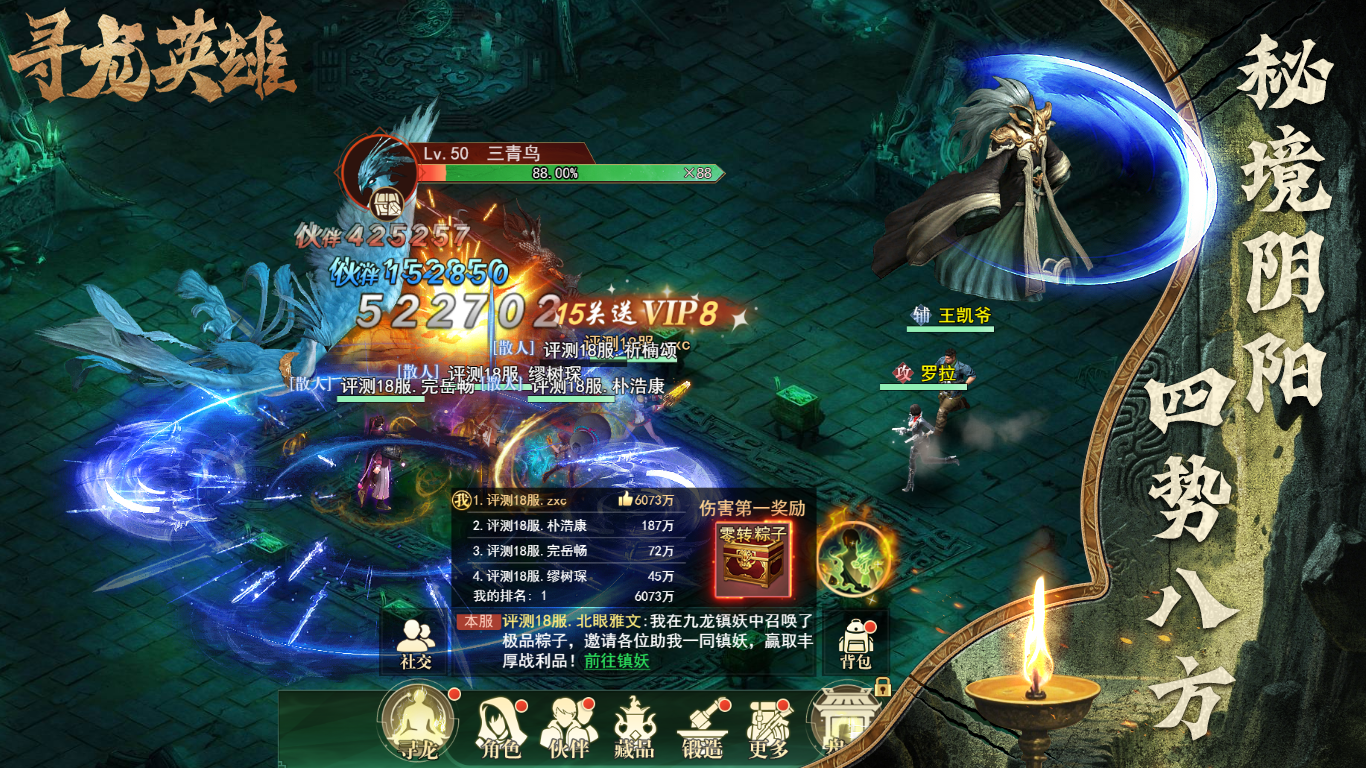Open the 背包 backpack inventory
The image size is (1366, 768).
[854, 644]
